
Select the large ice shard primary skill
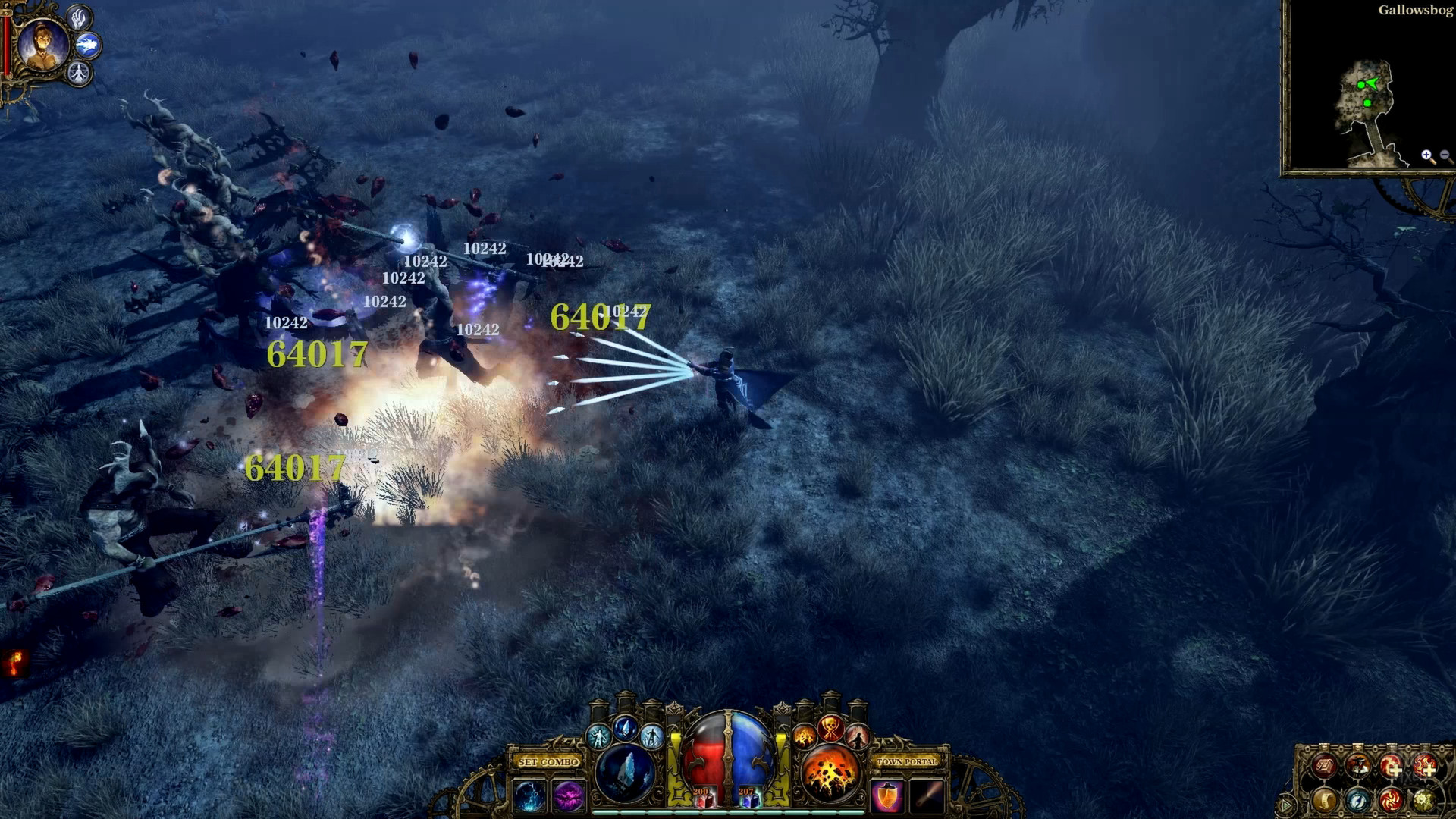pyautogui.click(x=626, y=773)
